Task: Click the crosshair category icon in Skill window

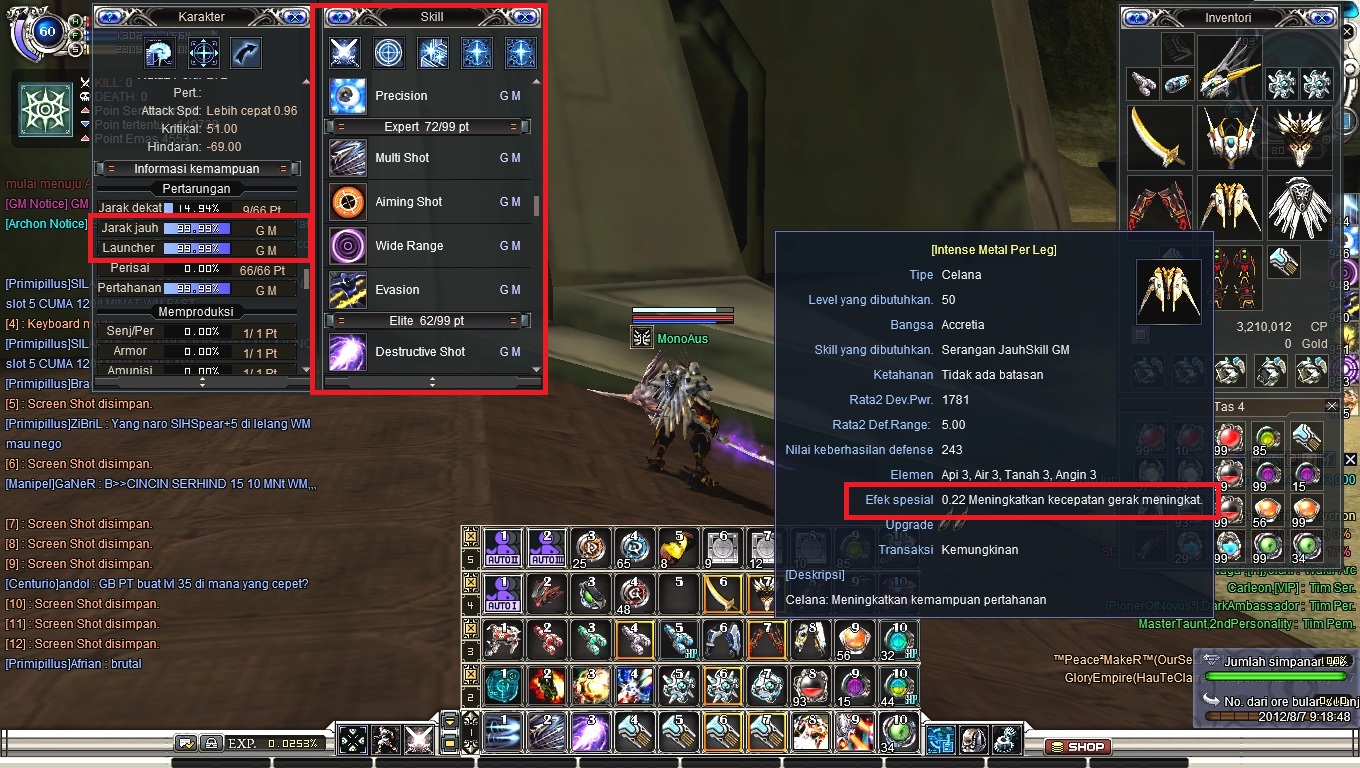Action: 389,52
